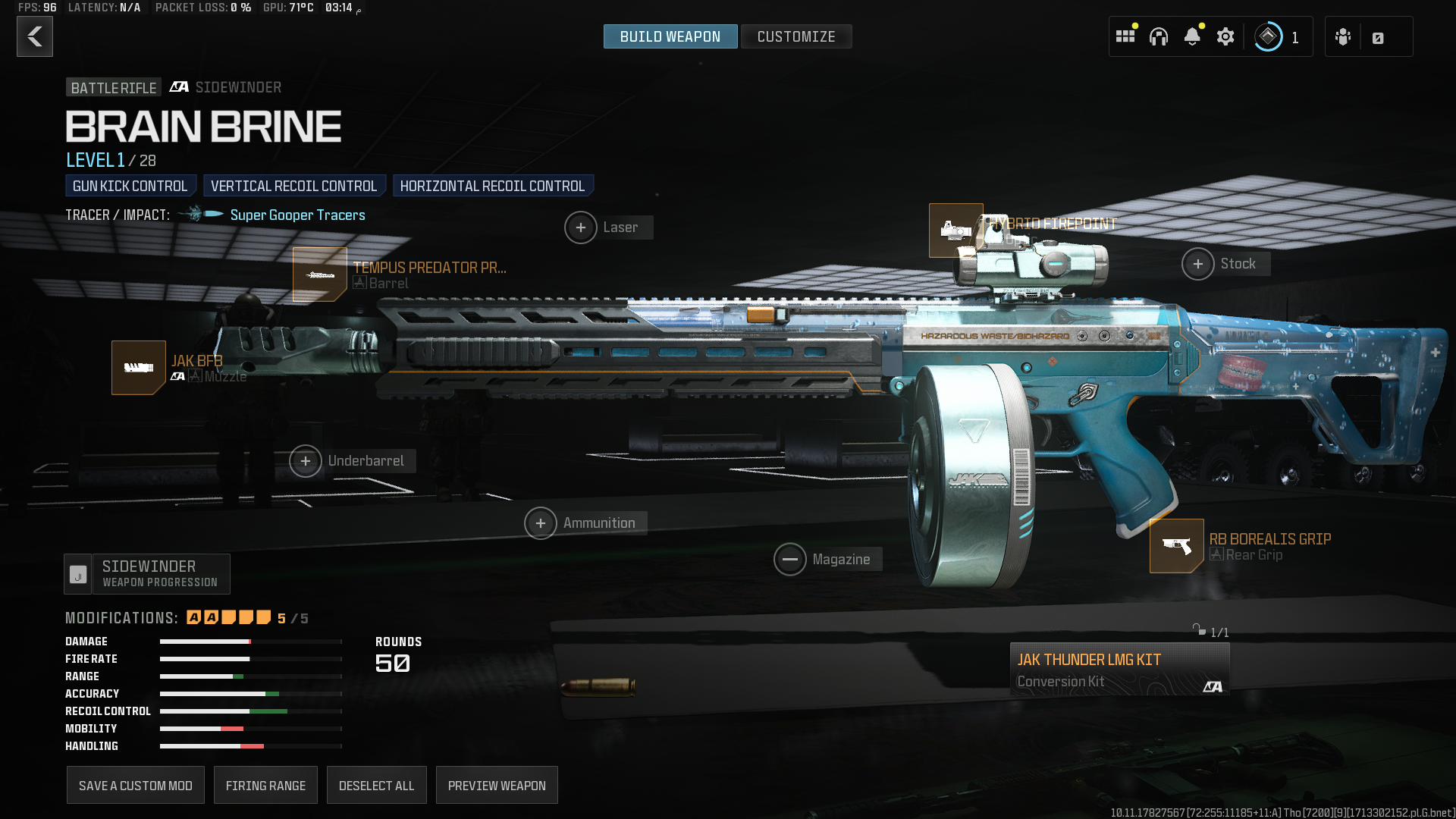Open the Magazine attachment slot
Viewport: 1456px width, 819px height.
pyautogui.click(x=790, y=560)
